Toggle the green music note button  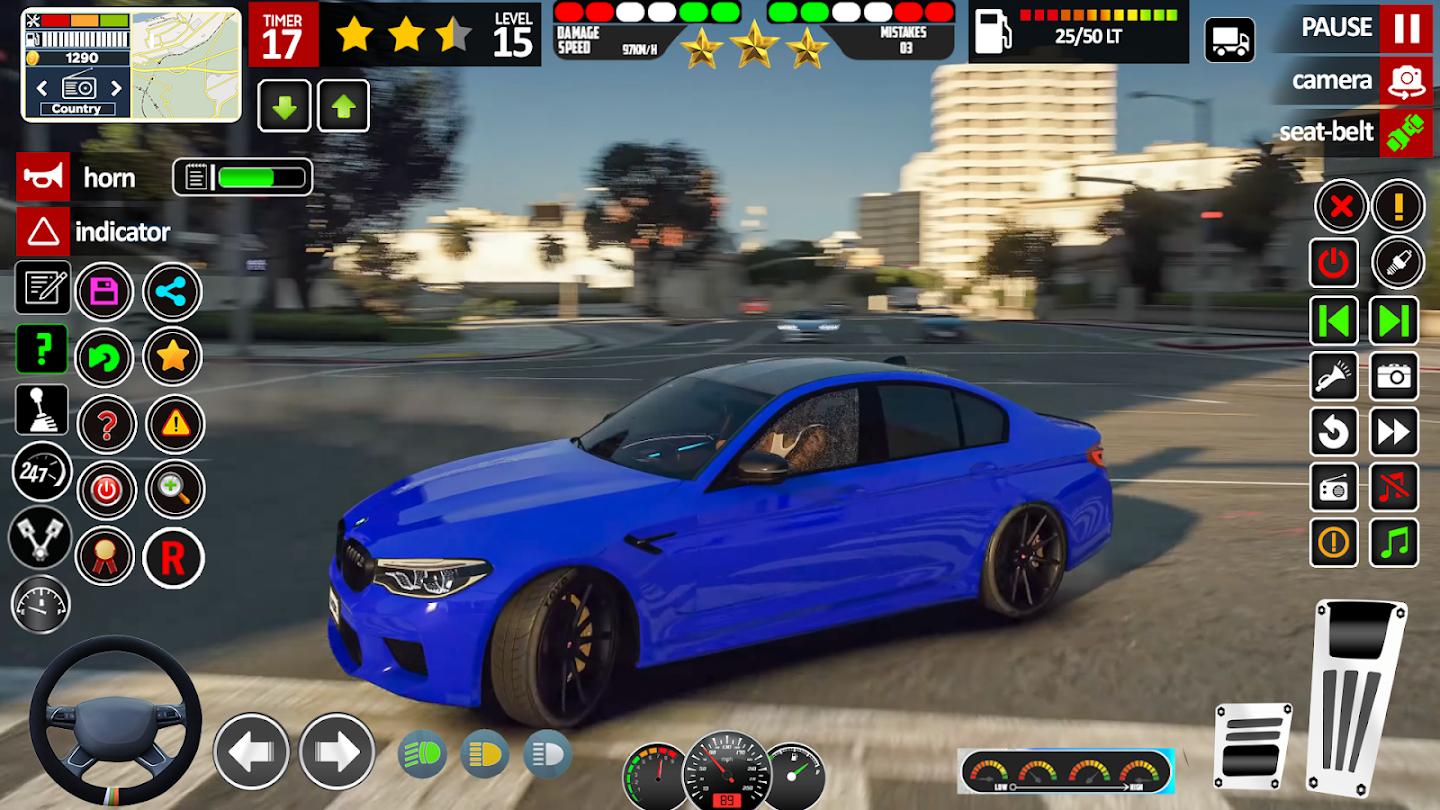[1394, 543]
